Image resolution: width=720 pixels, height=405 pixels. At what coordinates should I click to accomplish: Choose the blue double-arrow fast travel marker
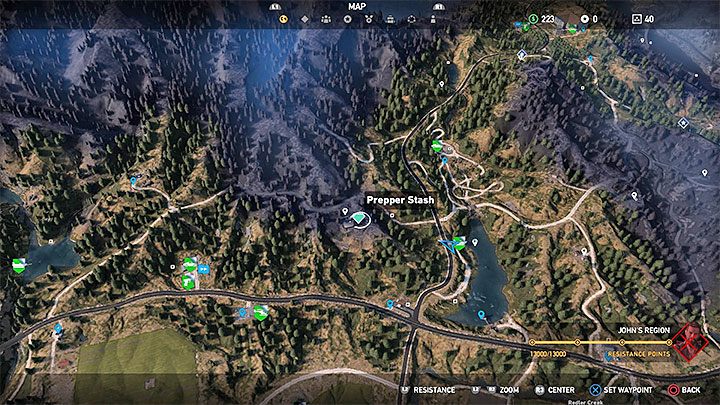[203, 269]
